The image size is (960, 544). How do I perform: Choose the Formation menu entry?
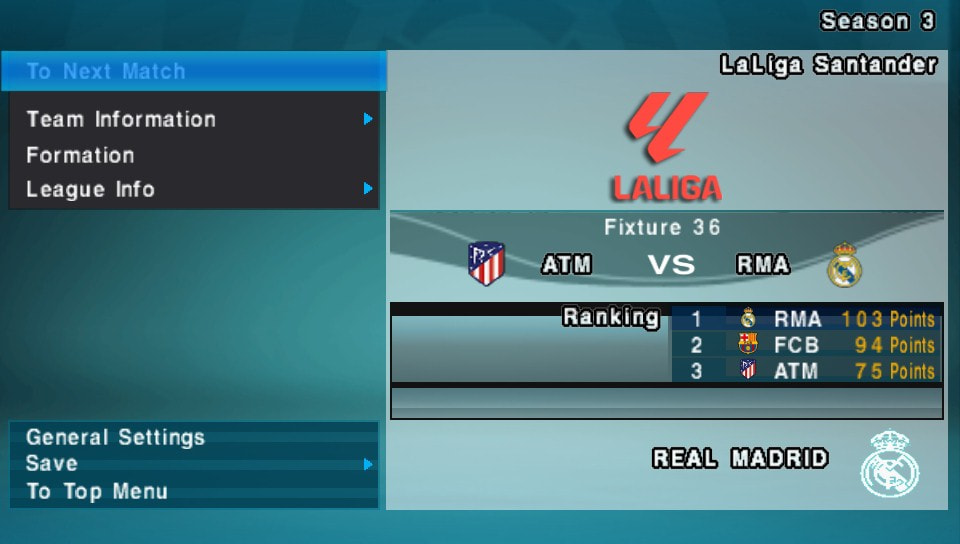[x=80, y=155]
